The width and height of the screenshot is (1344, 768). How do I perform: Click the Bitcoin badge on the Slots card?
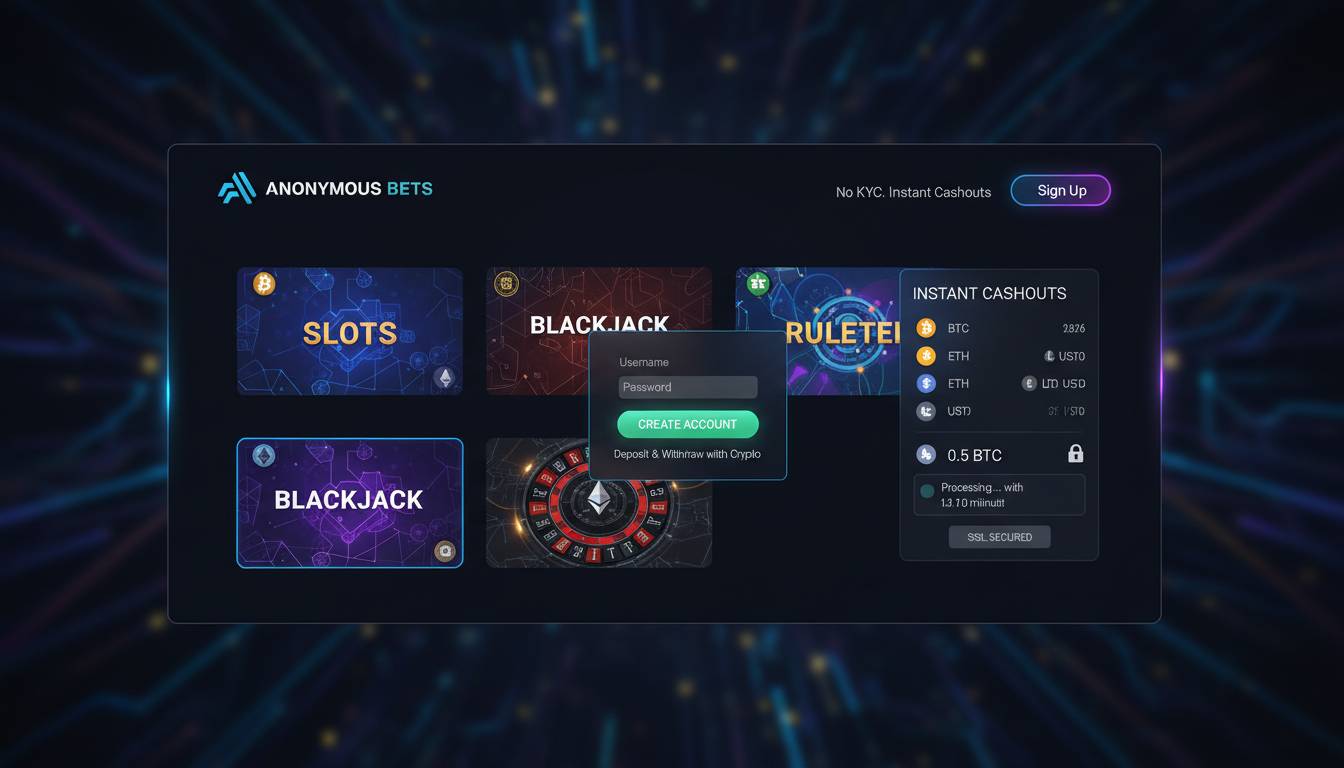pyautogui.click(x=263, y=283)
